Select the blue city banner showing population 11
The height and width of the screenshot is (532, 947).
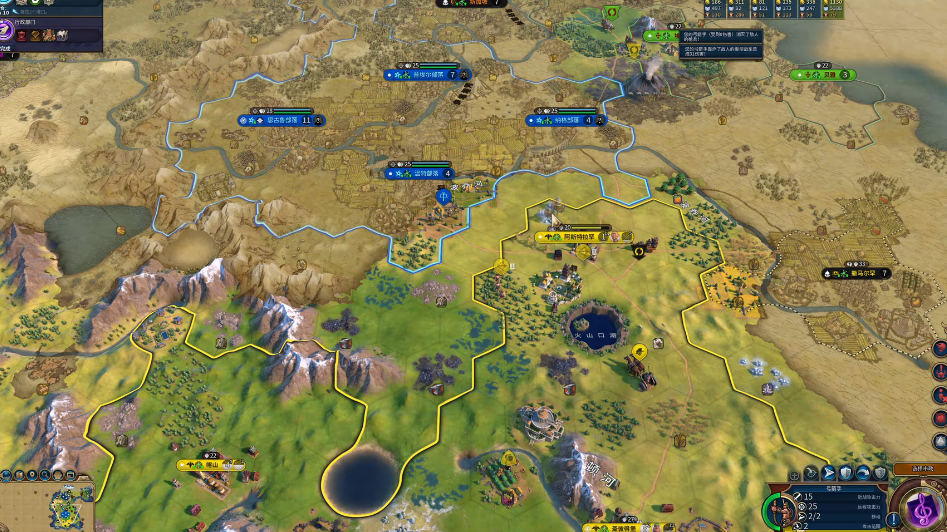point(281,120)
